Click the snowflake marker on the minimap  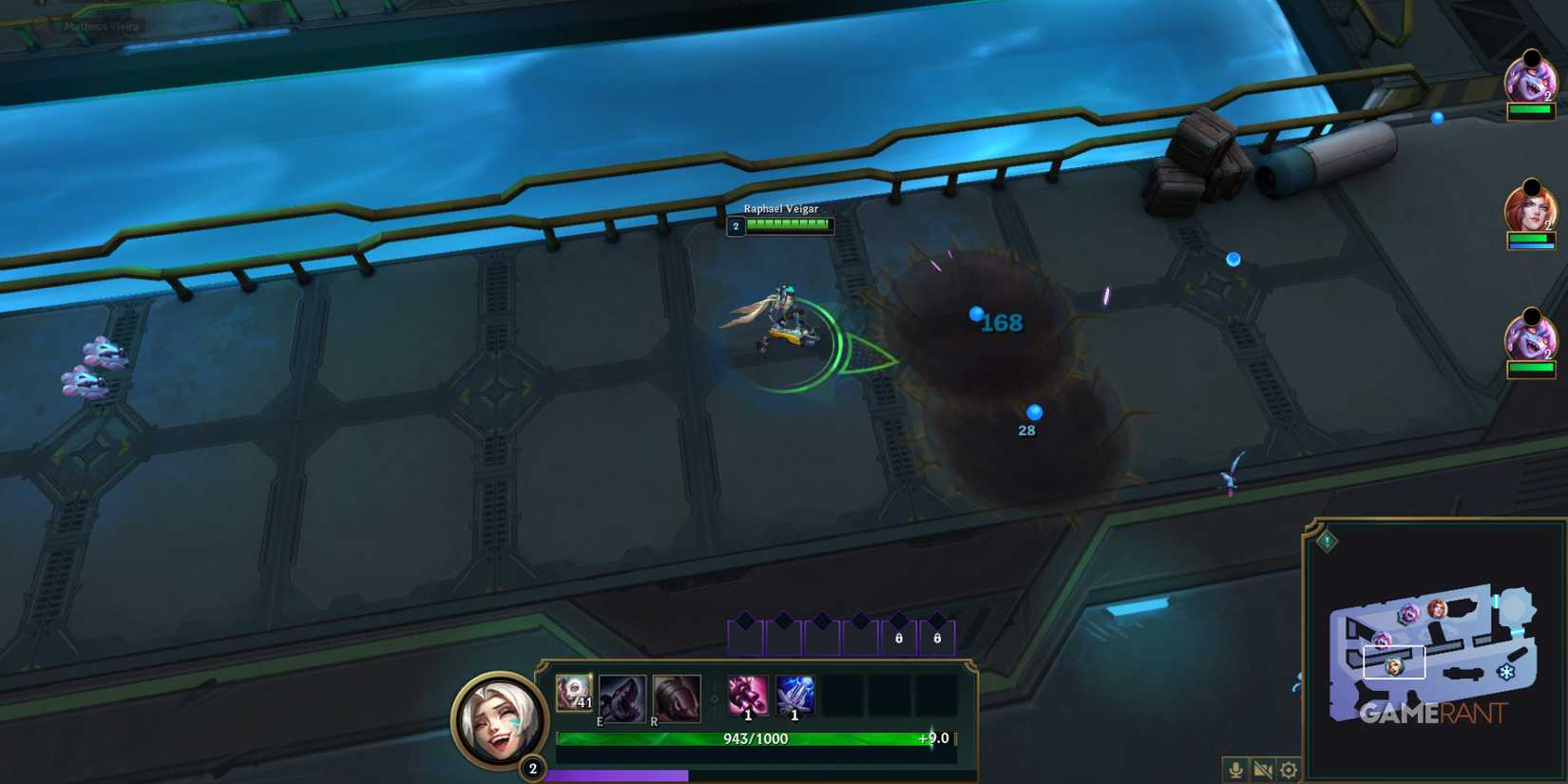point(1506,672)
